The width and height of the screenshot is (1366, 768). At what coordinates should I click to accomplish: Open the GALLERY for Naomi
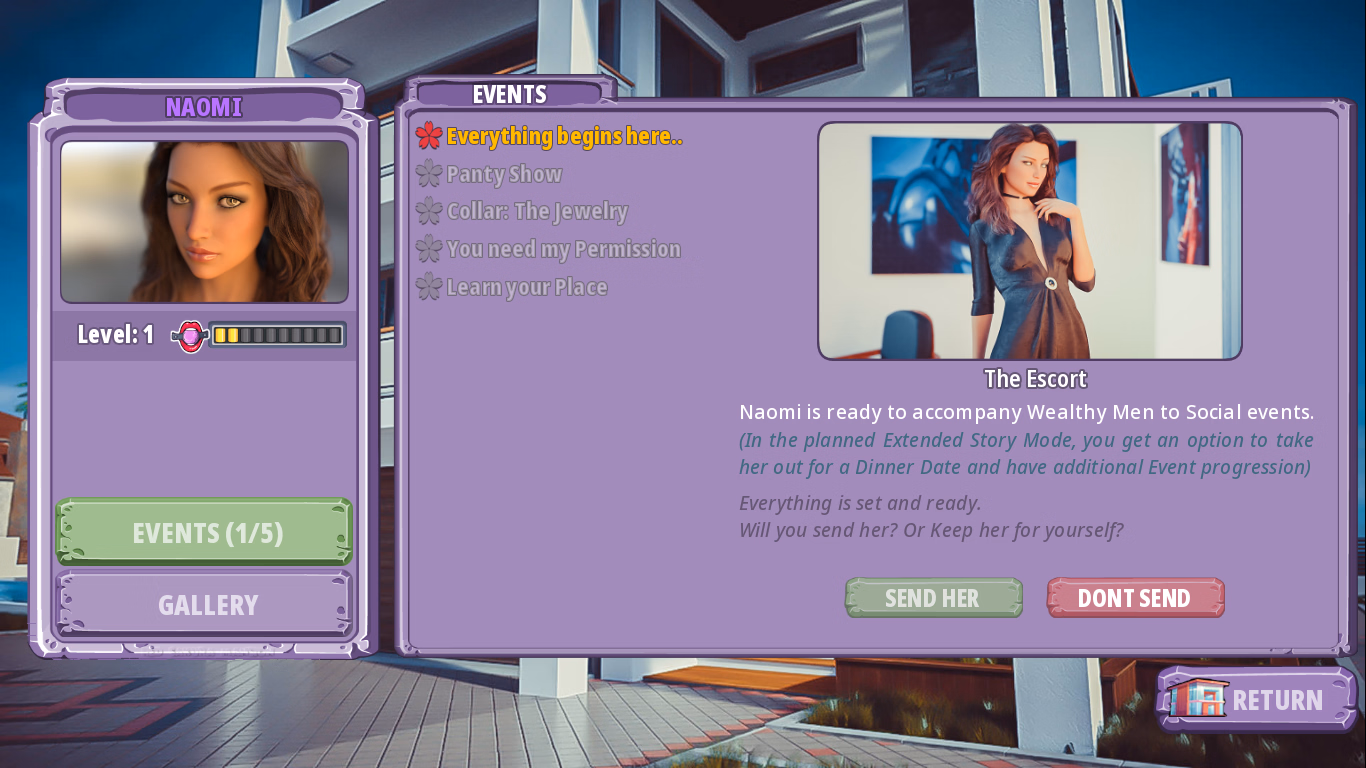pos(204,604)
